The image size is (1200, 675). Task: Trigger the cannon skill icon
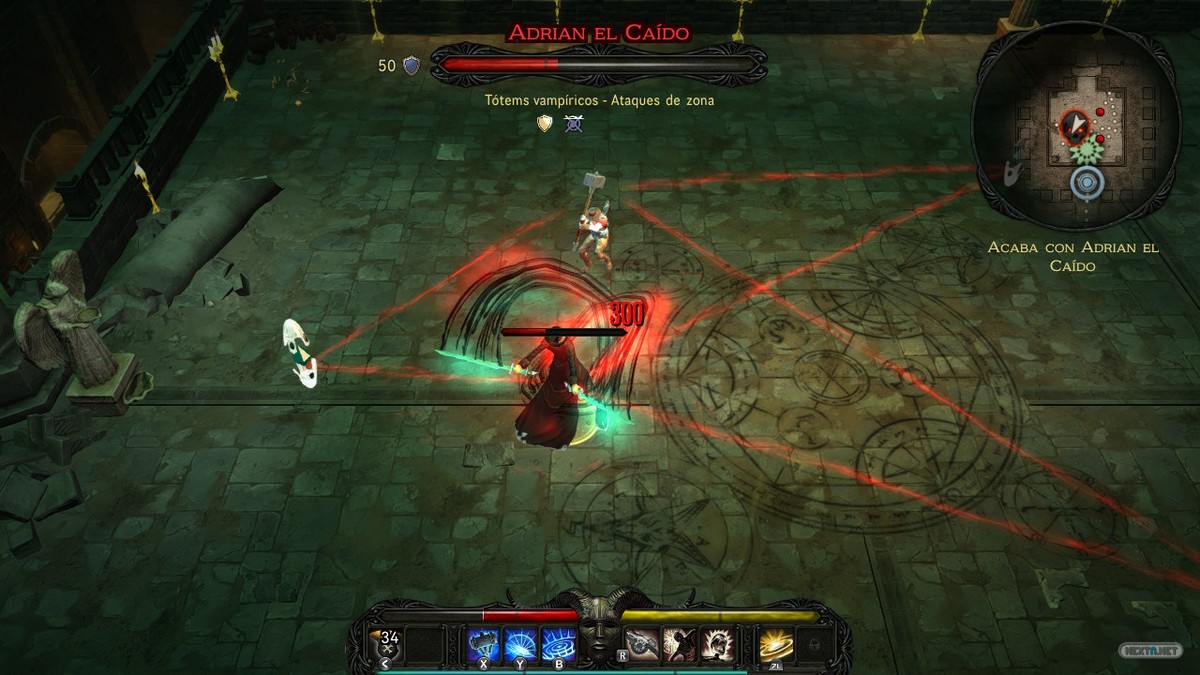click(642, 644)
